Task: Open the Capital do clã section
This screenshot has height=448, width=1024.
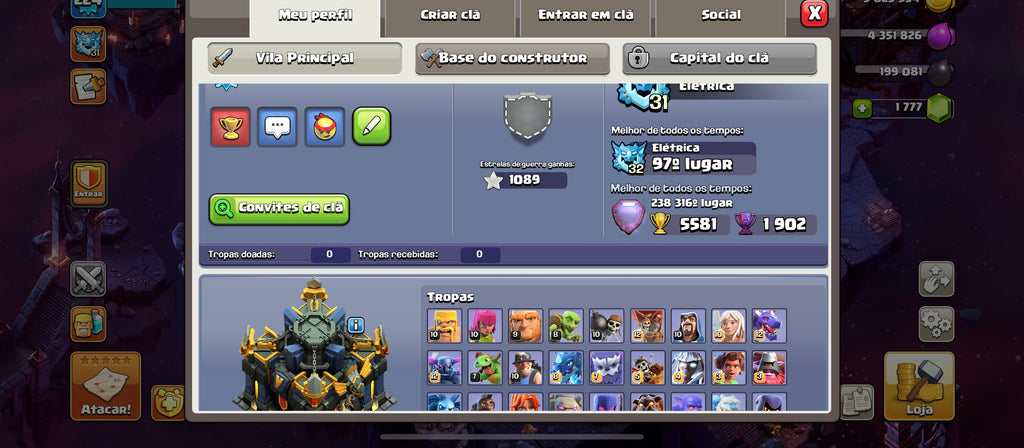Action: (719, 58)
